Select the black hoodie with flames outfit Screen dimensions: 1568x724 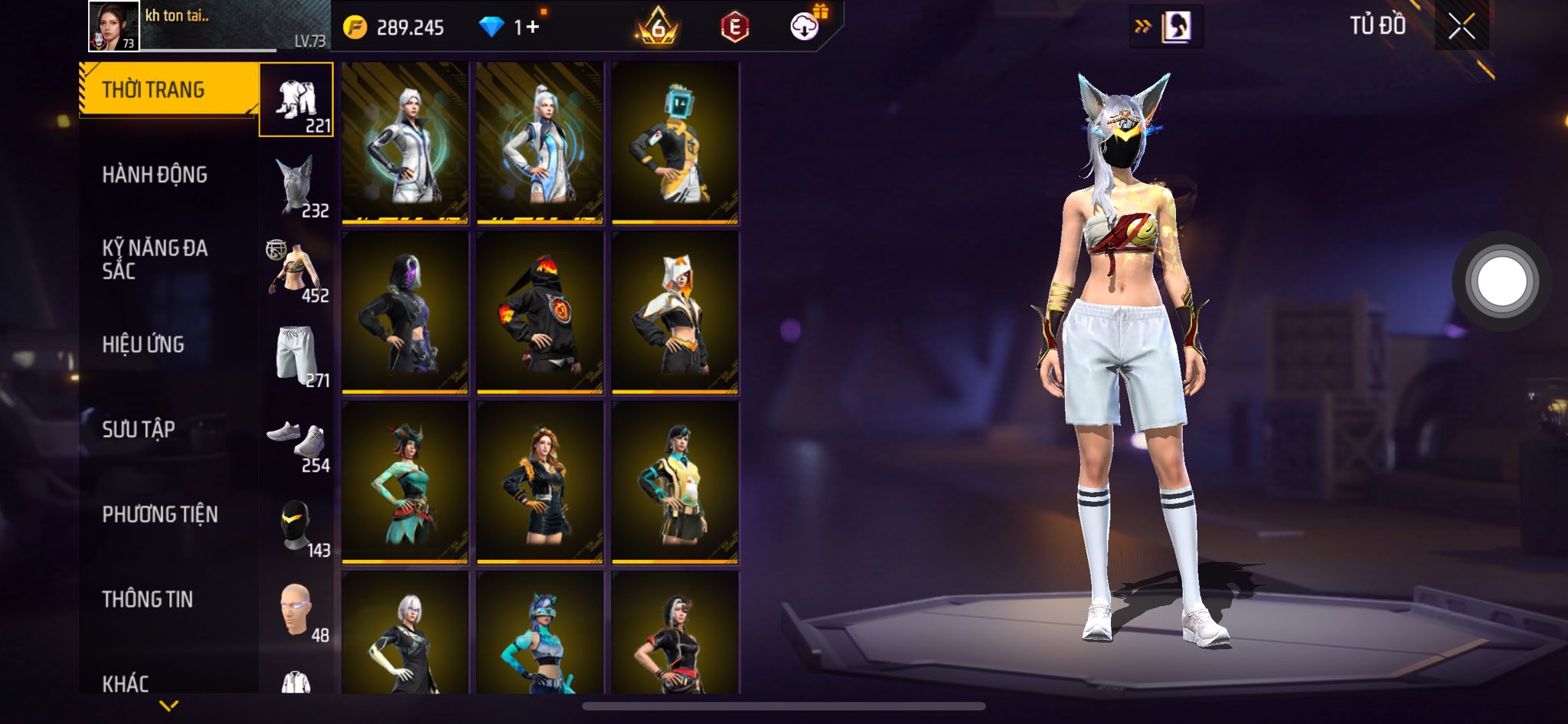click(540, 313)
